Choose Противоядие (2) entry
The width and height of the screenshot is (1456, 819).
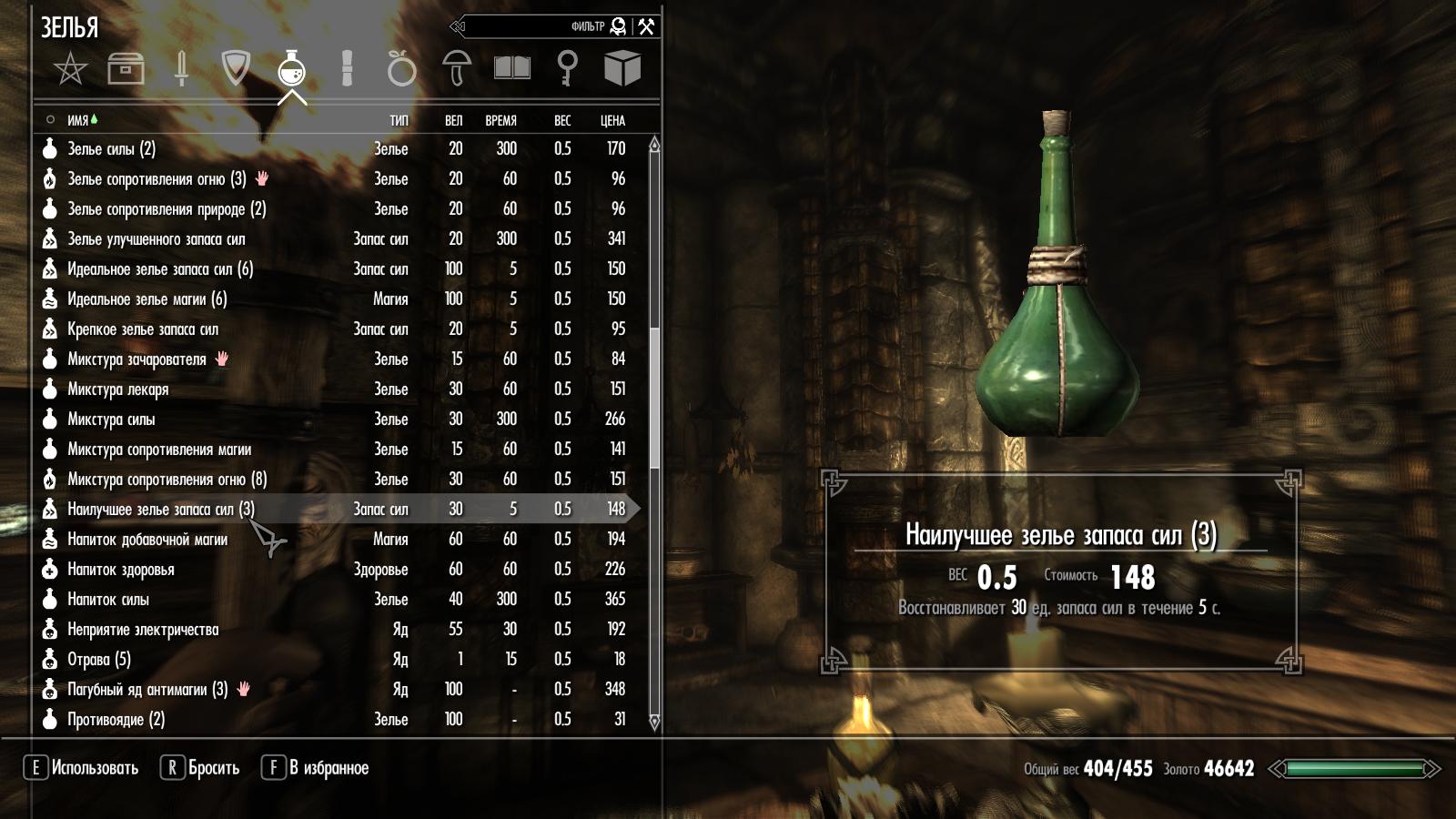[x=116, y=720]
